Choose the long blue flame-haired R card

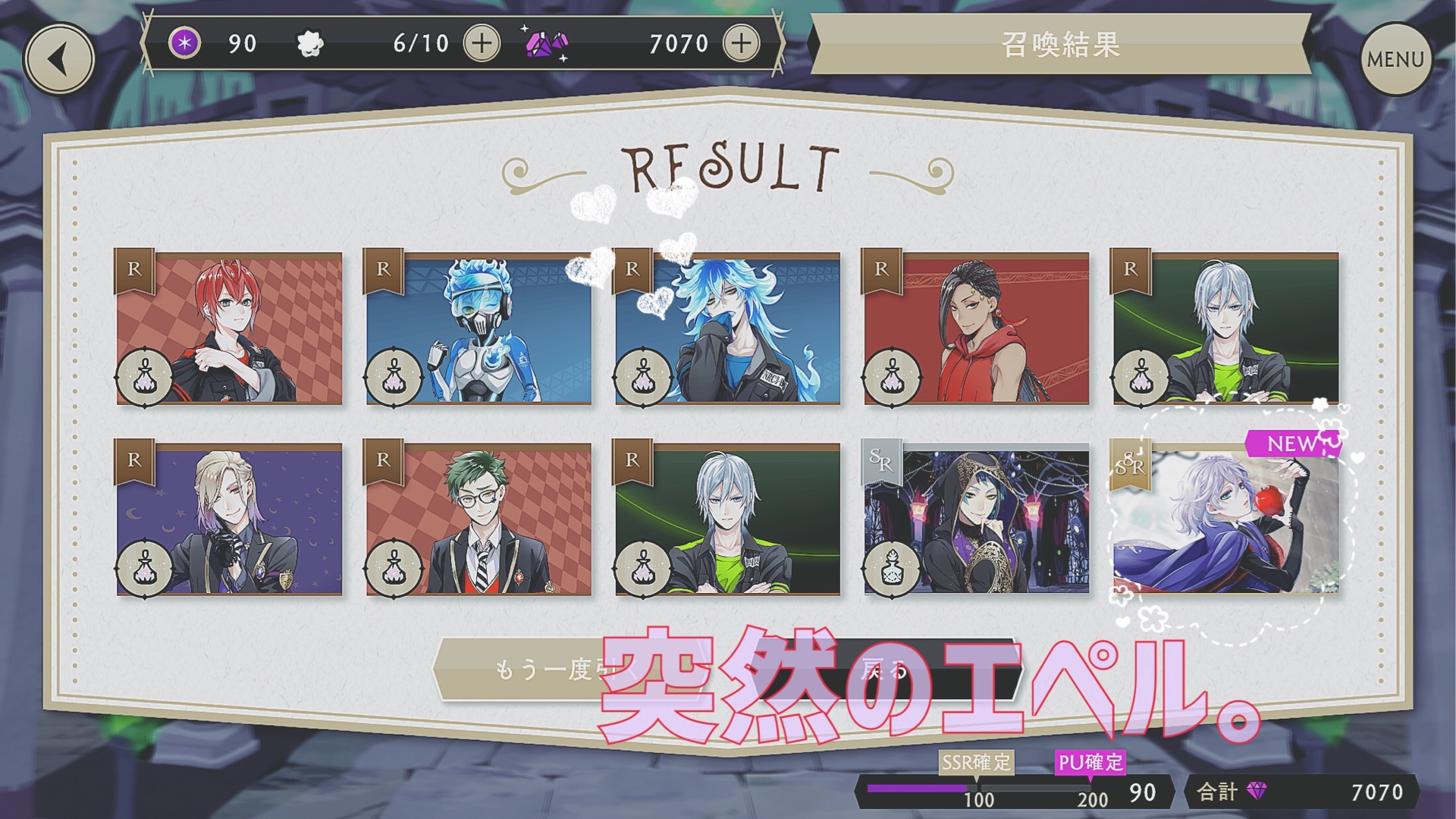tap(728, 328)
